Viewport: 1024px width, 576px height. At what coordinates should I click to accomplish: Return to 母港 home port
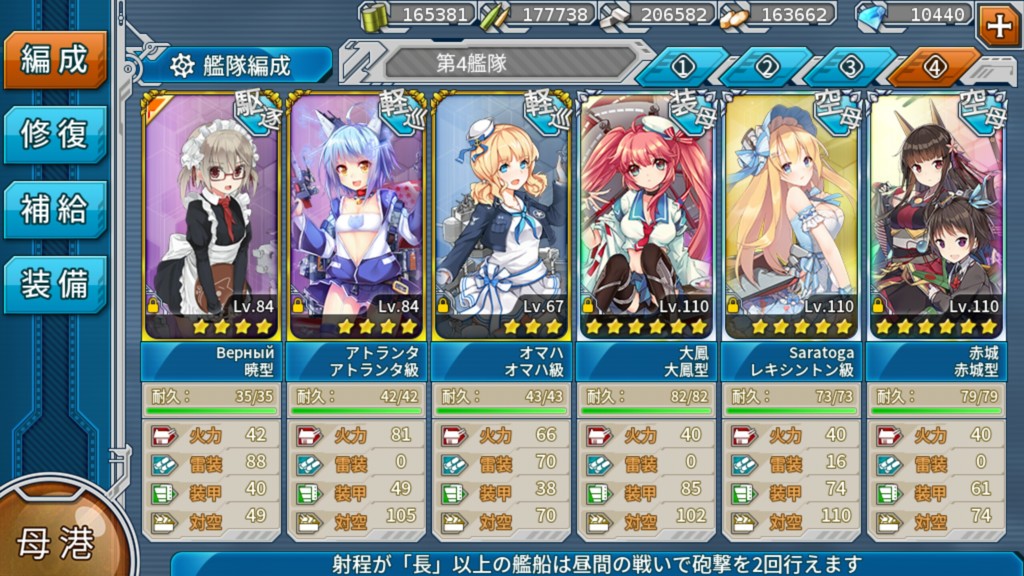pos(55,541)
